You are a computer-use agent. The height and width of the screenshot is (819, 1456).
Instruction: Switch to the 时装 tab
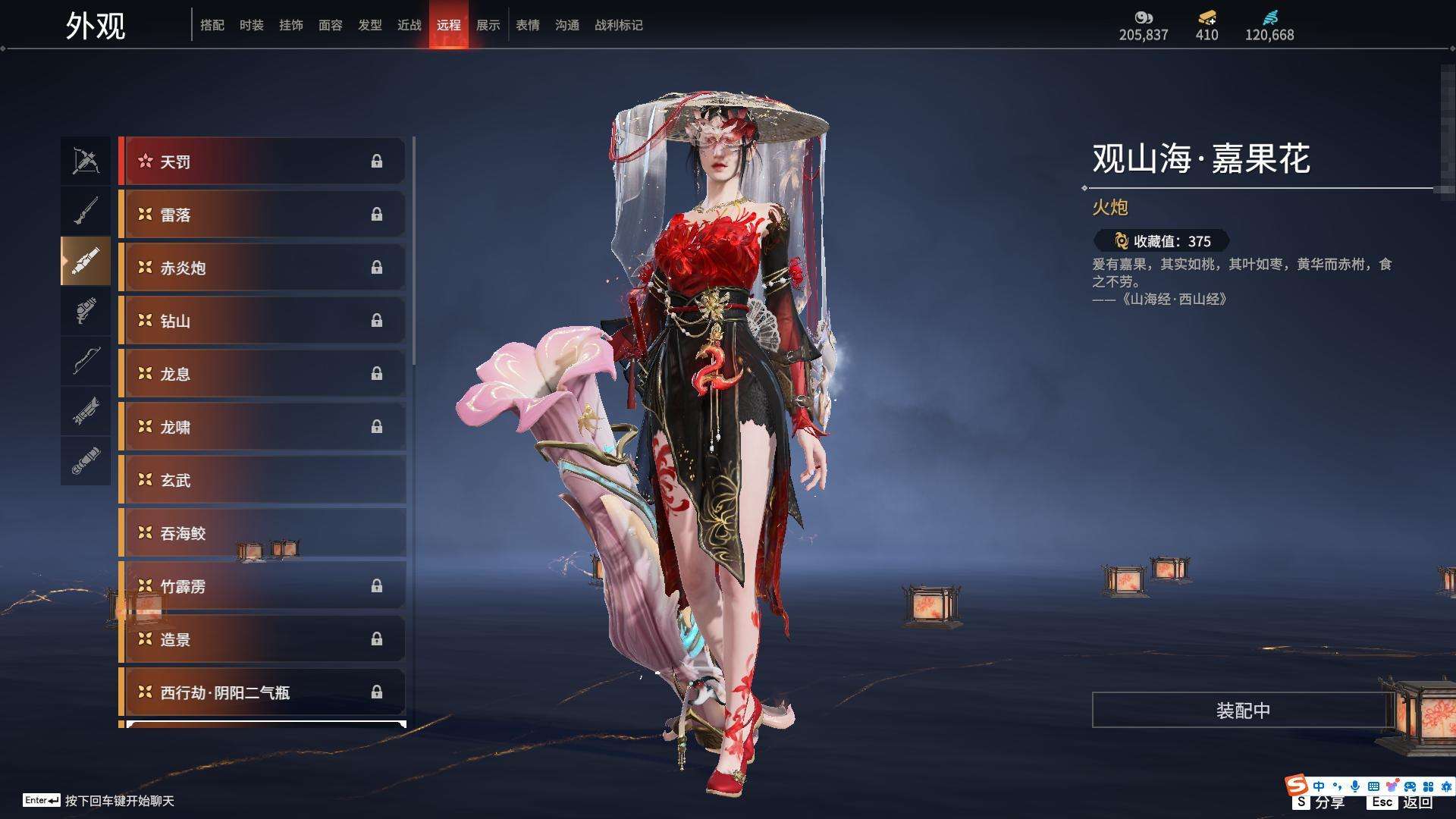point(251,25)
